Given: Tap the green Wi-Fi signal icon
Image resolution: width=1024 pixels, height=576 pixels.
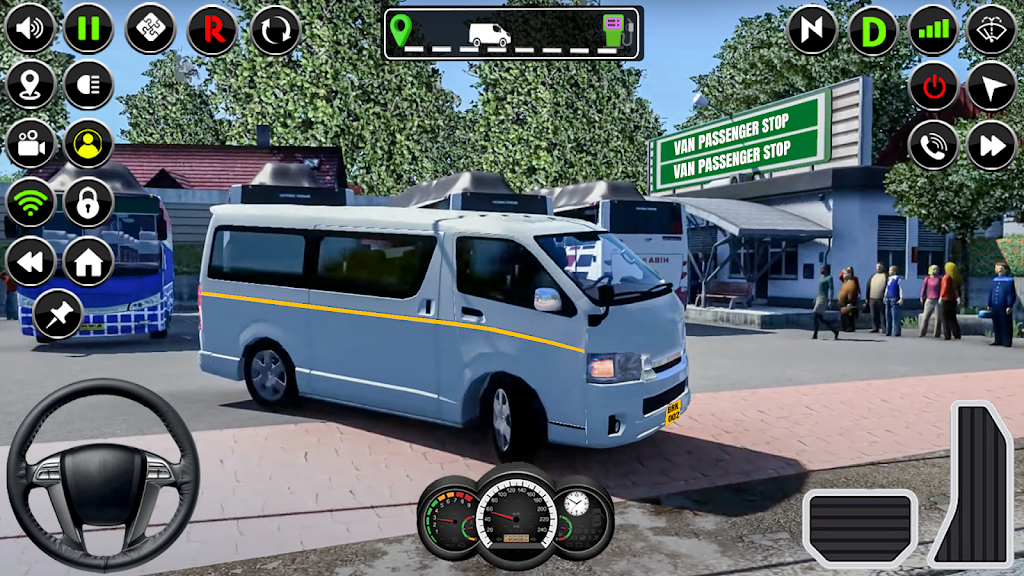Looking at the screenshot, I should click(30, 203).
